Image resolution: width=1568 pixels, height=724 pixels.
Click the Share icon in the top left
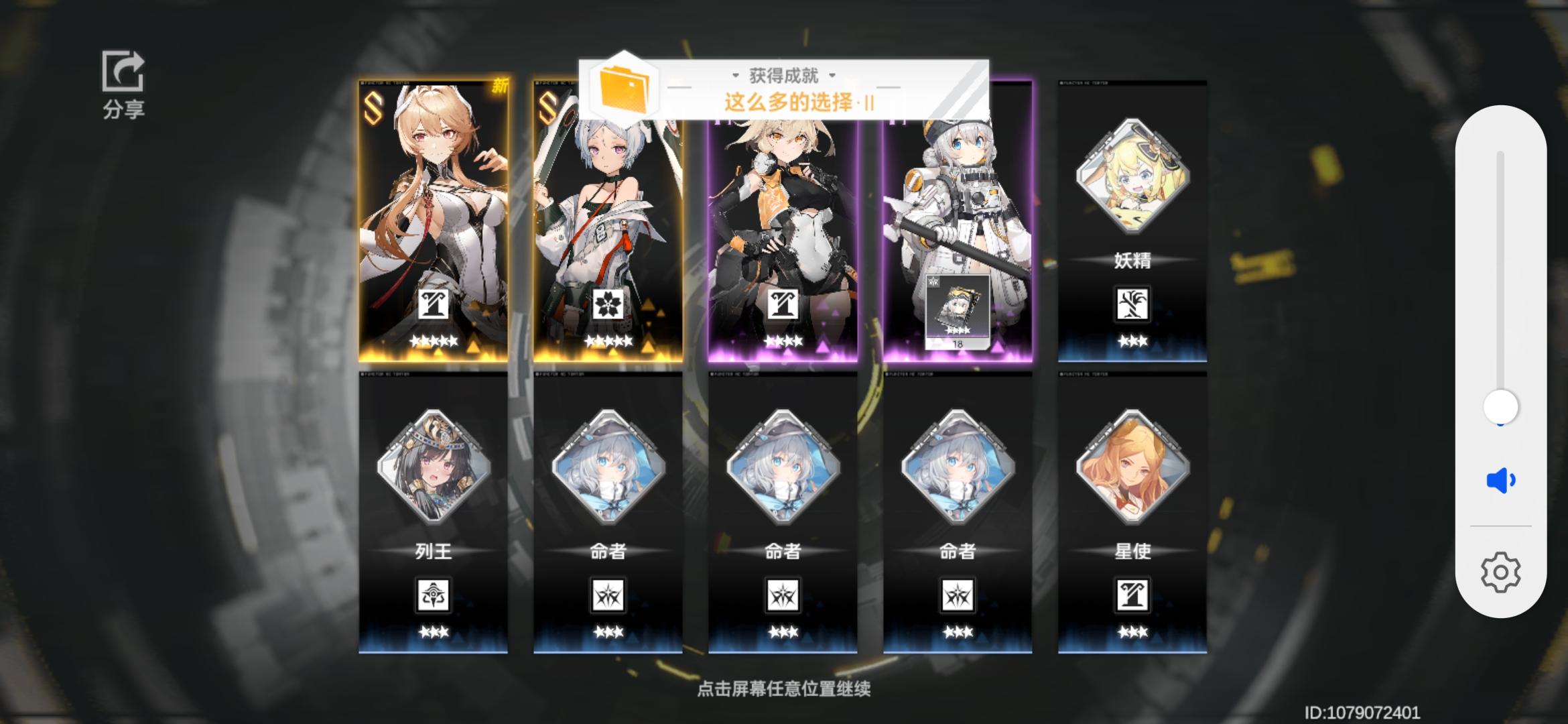pyautogui.click(x=123, y=70)
